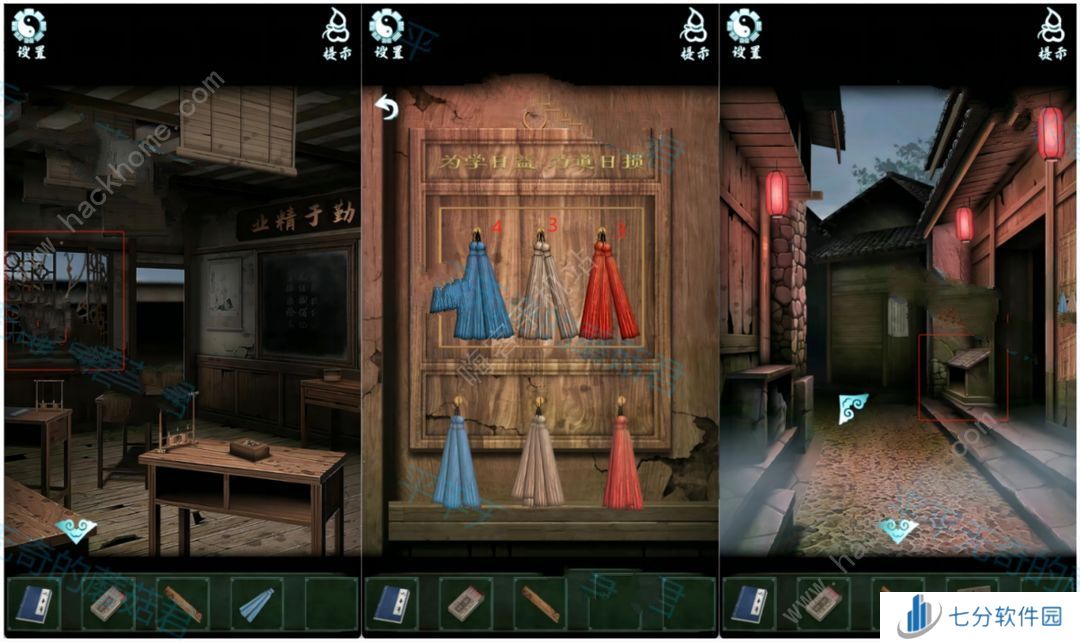Select the blue book in the alley inventory
The width and height of the screenshot is (1080, 642).
point(750,603)
